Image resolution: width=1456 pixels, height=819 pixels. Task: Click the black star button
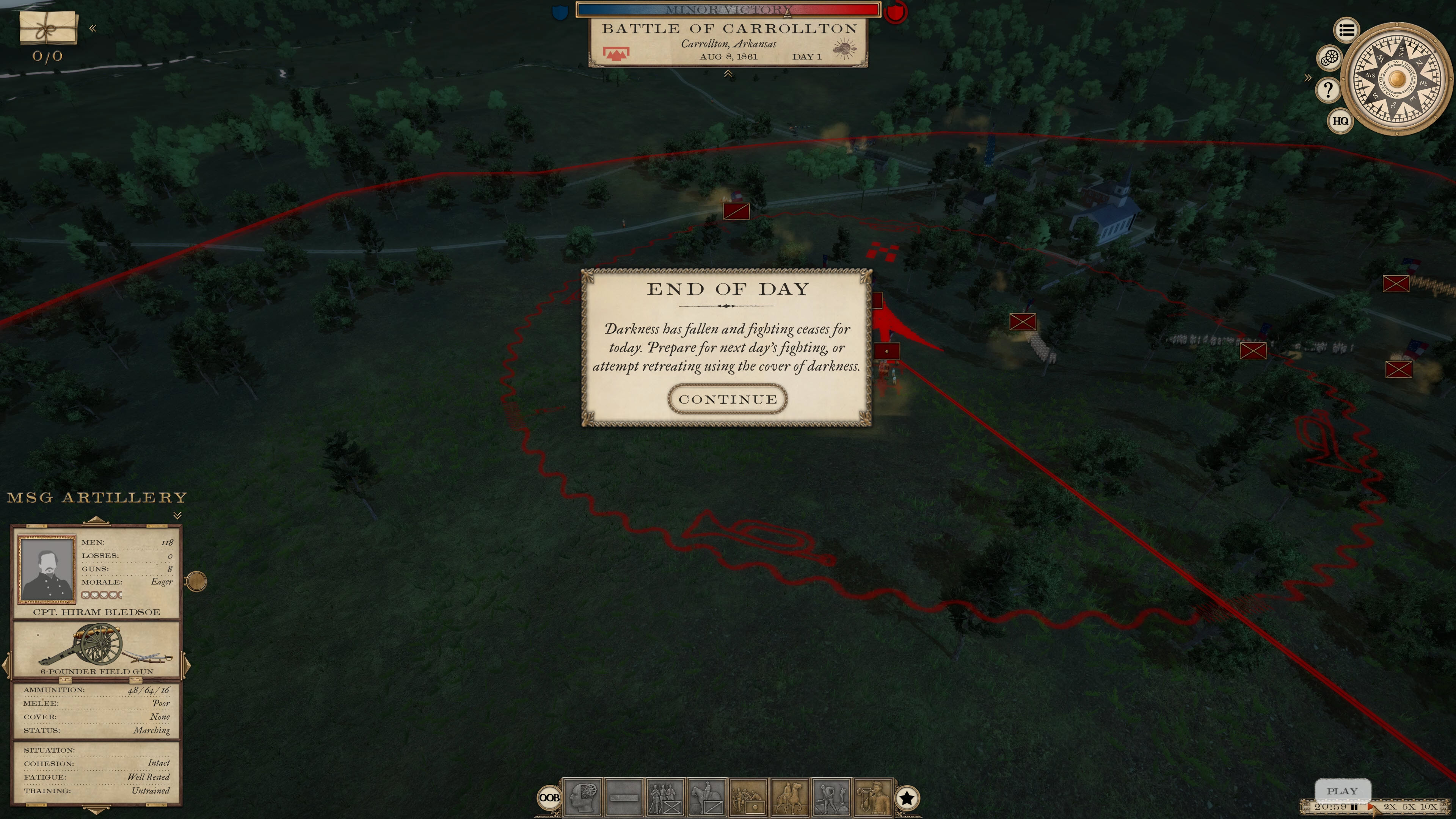pyautogui.click(x=907, y=798)
